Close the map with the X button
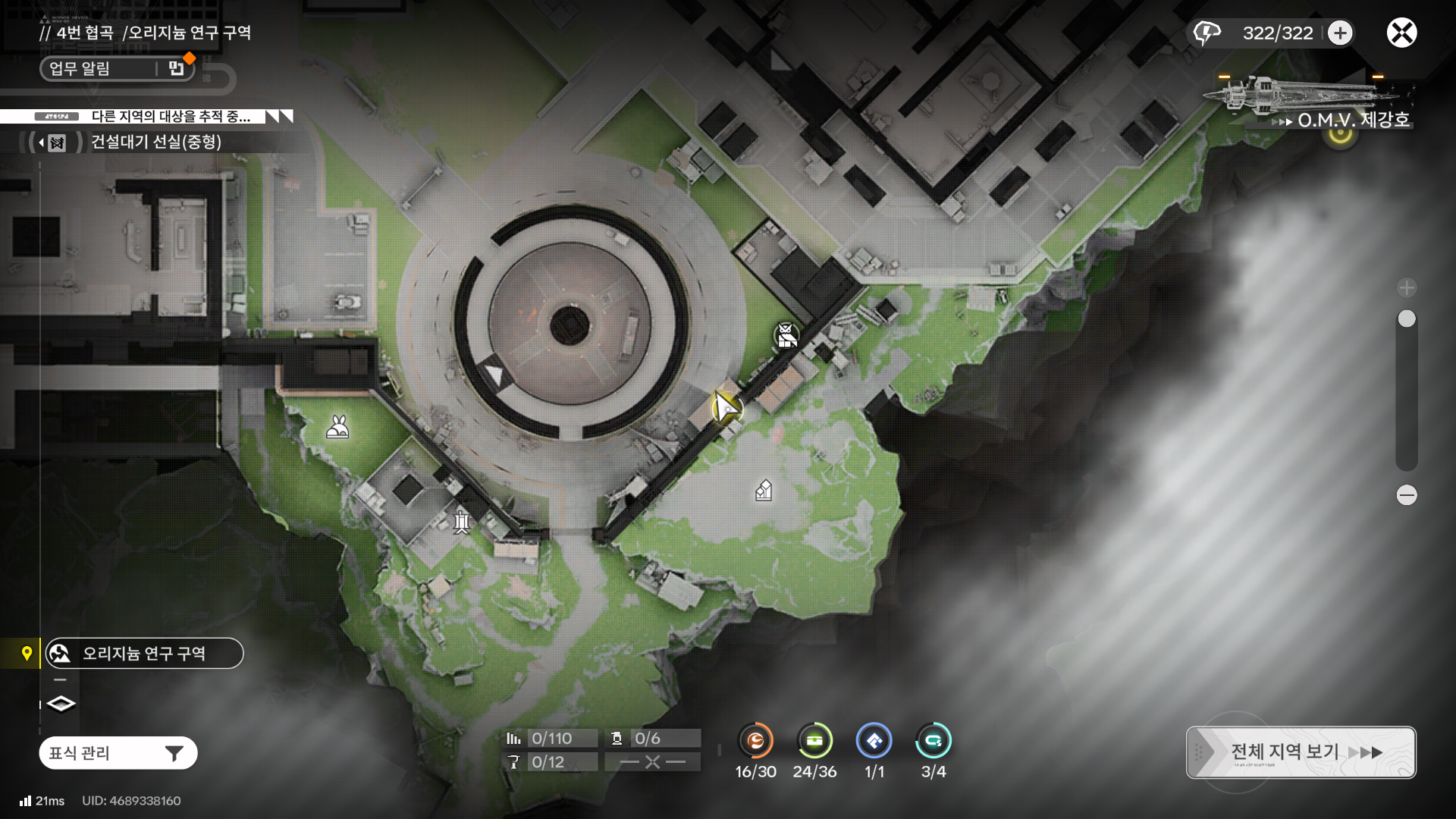Image resolution: width=1456 pixels, height=819 pixels. (x=1401, y=33)
